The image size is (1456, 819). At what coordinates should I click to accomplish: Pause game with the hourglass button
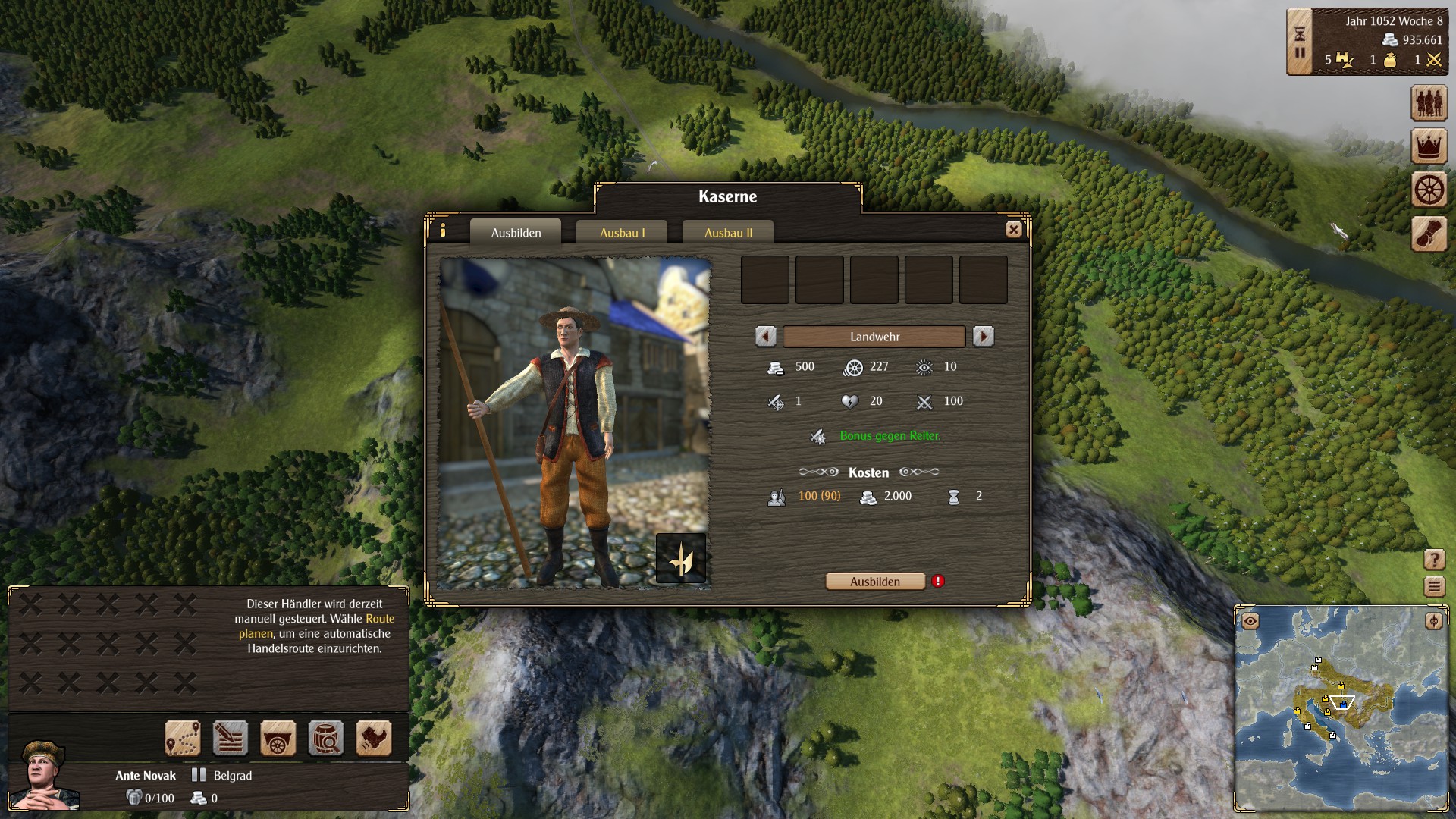pos(1300,42)
